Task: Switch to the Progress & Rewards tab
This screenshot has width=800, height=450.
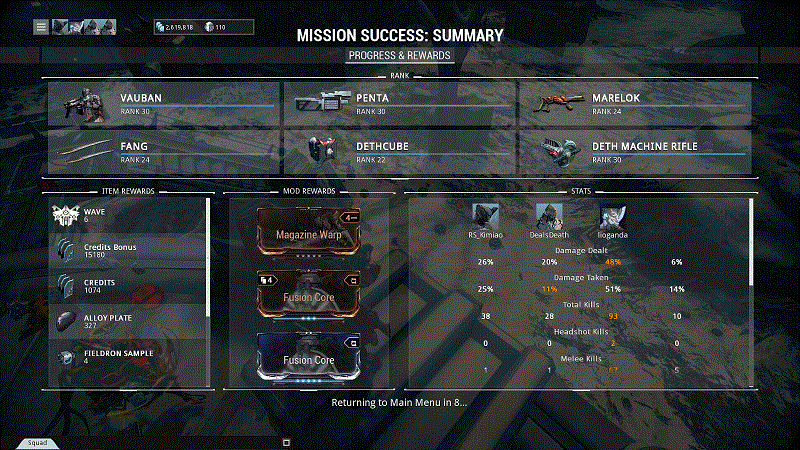Action: tap(400, 55)
